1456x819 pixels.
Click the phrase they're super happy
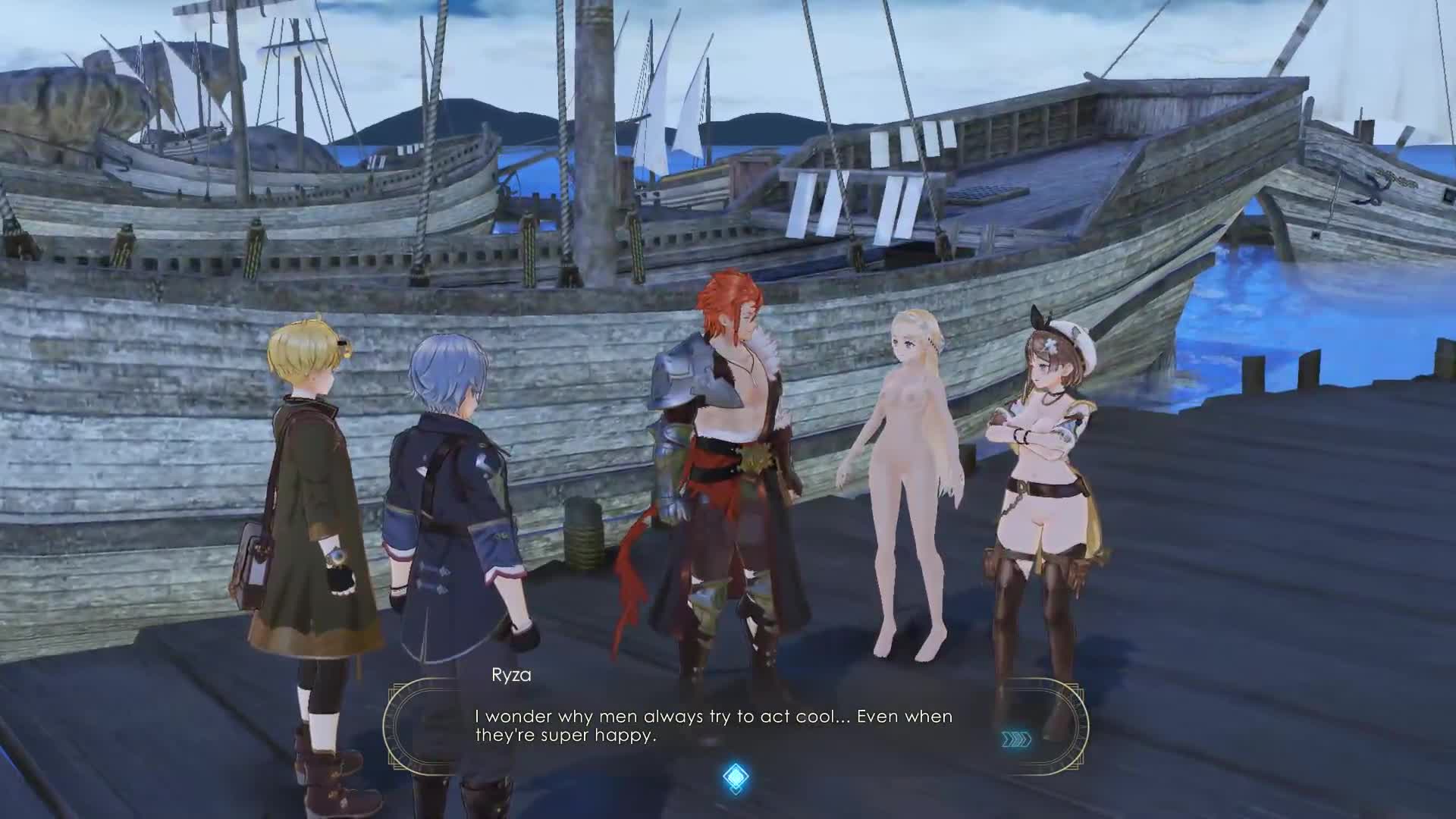tap(566, 734)
